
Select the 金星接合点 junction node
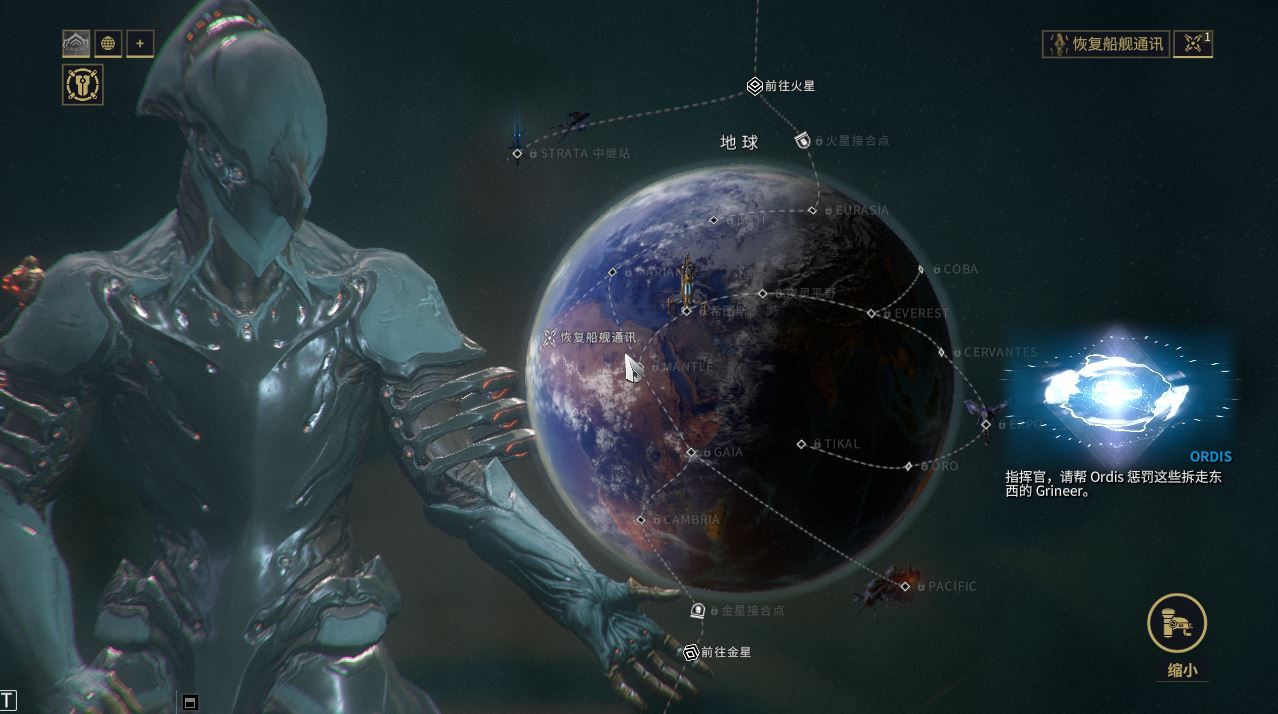coord(699,610)
